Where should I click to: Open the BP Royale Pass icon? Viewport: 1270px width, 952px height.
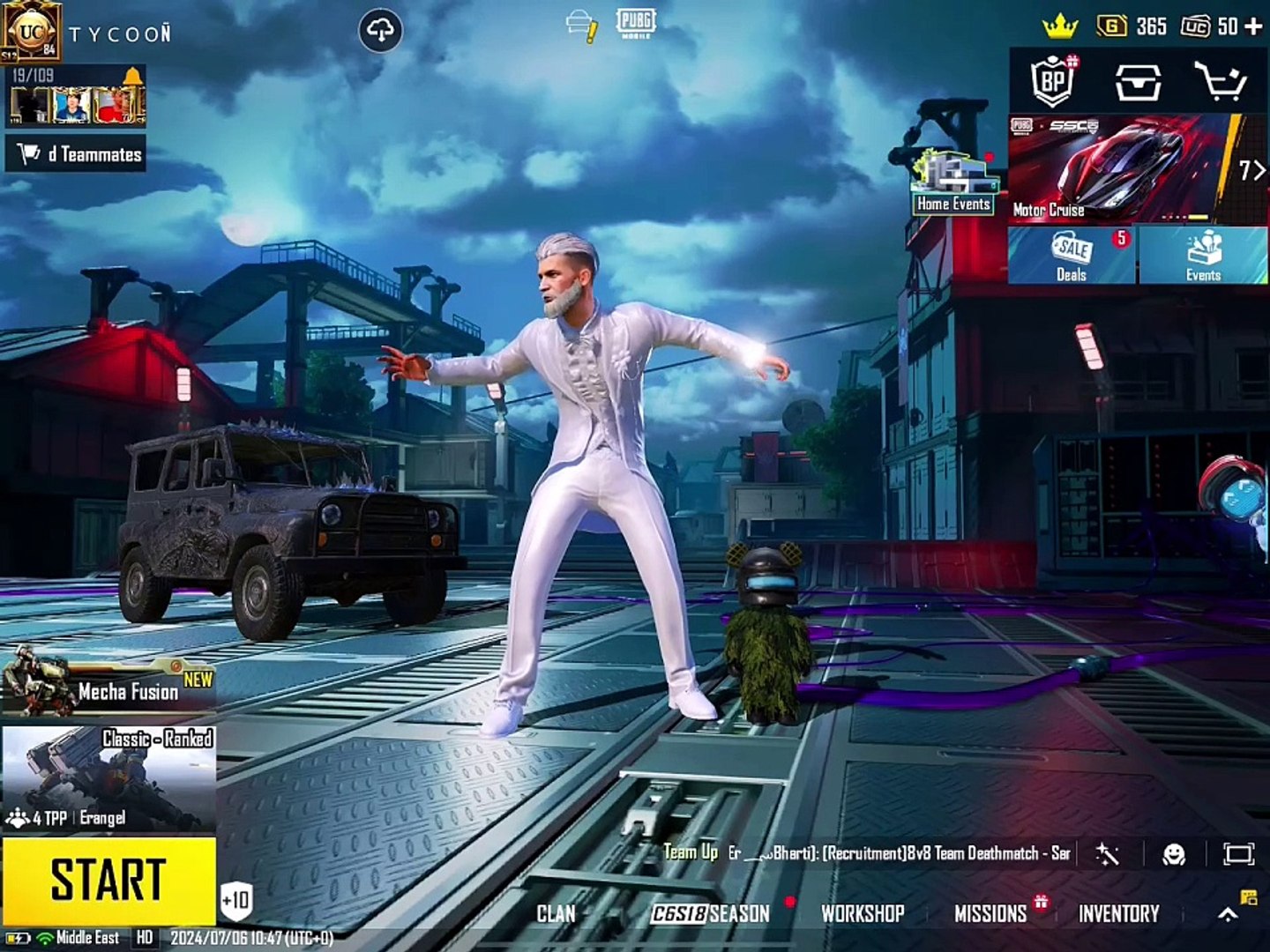click(1053, 82)
